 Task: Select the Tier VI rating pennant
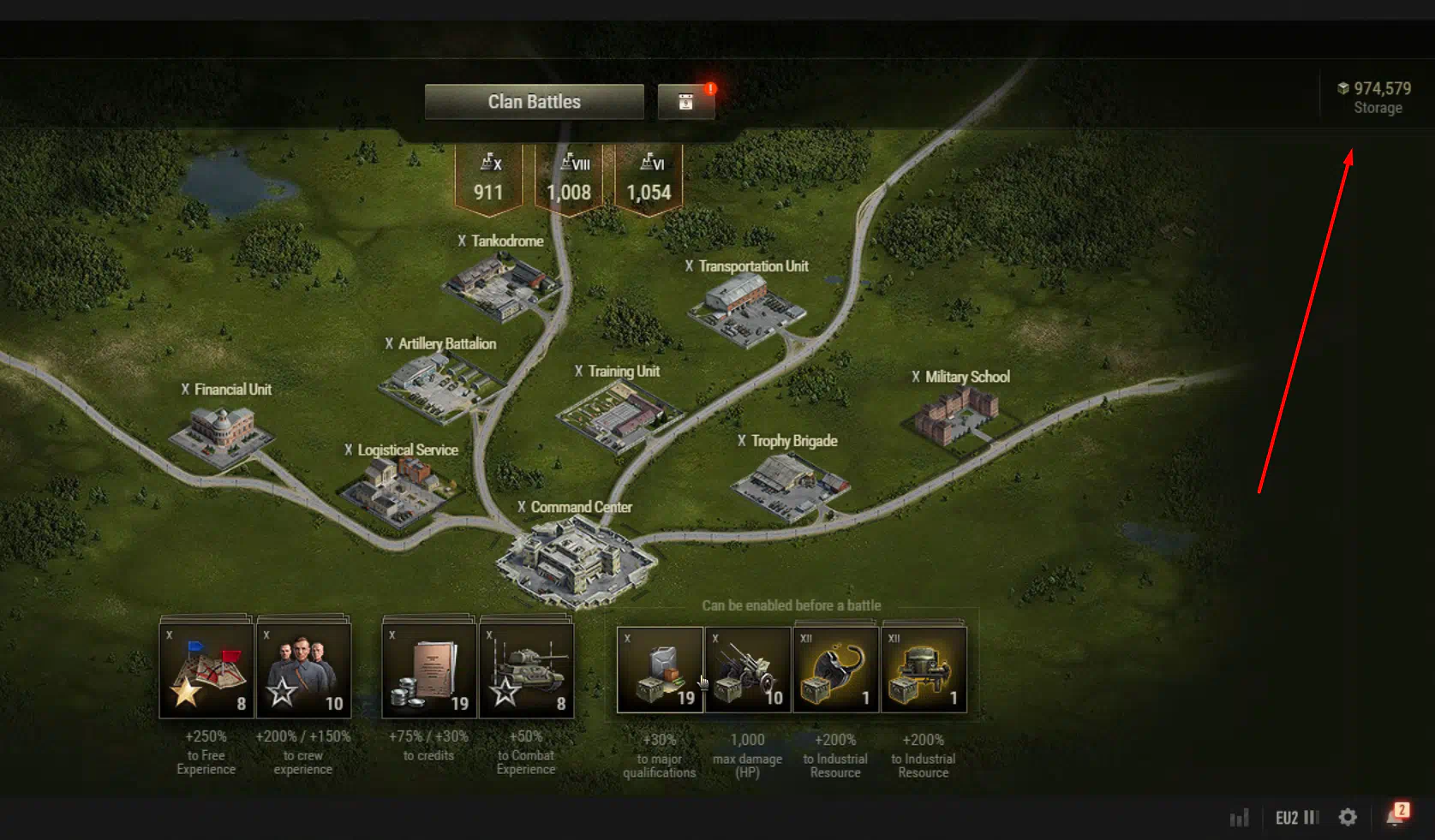pyautogui.click(x=649, y=179)
